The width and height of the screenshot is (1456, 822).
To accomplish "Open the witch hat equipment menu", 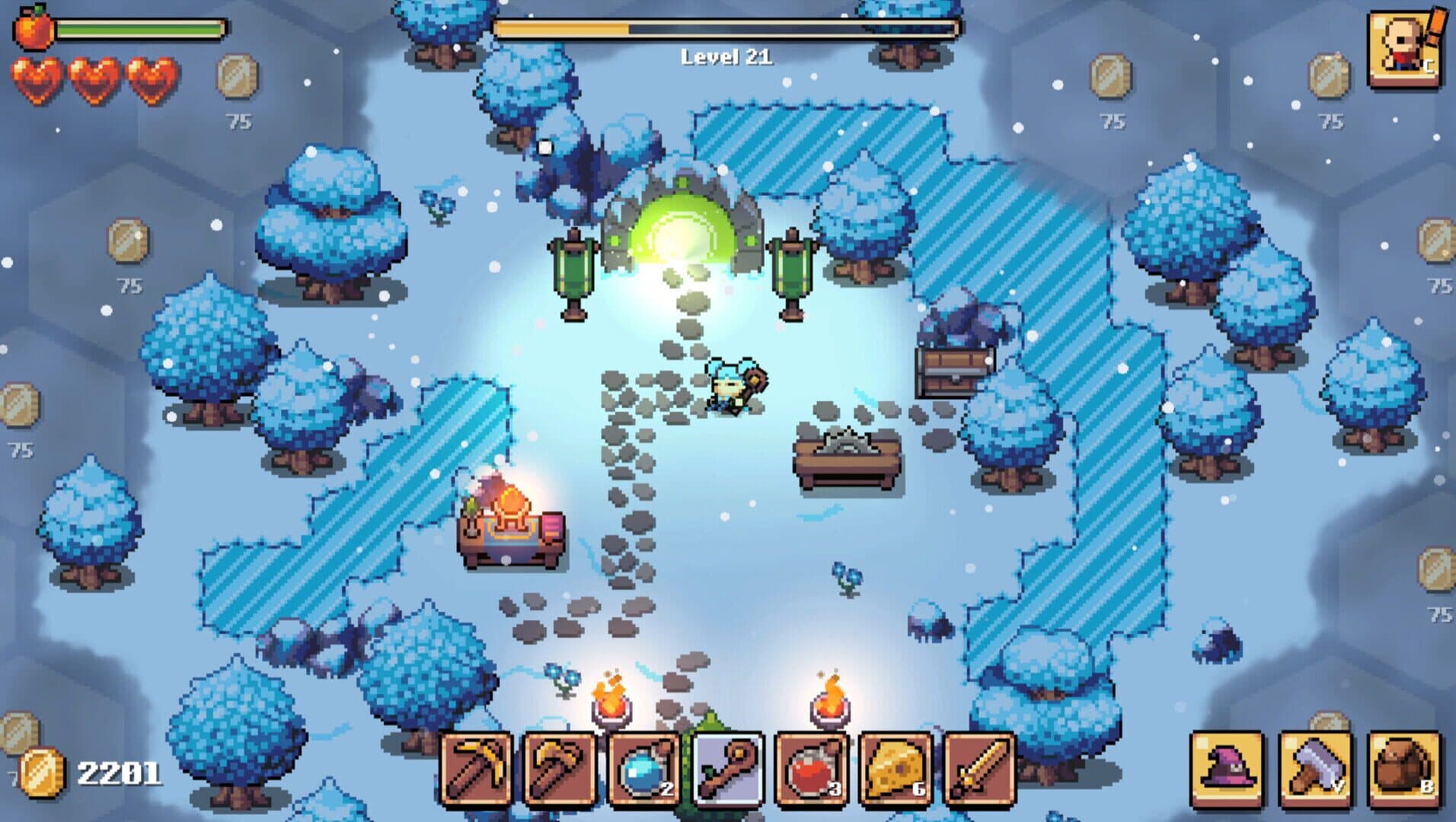I will pyautogui.click(x=1226, y=769).
